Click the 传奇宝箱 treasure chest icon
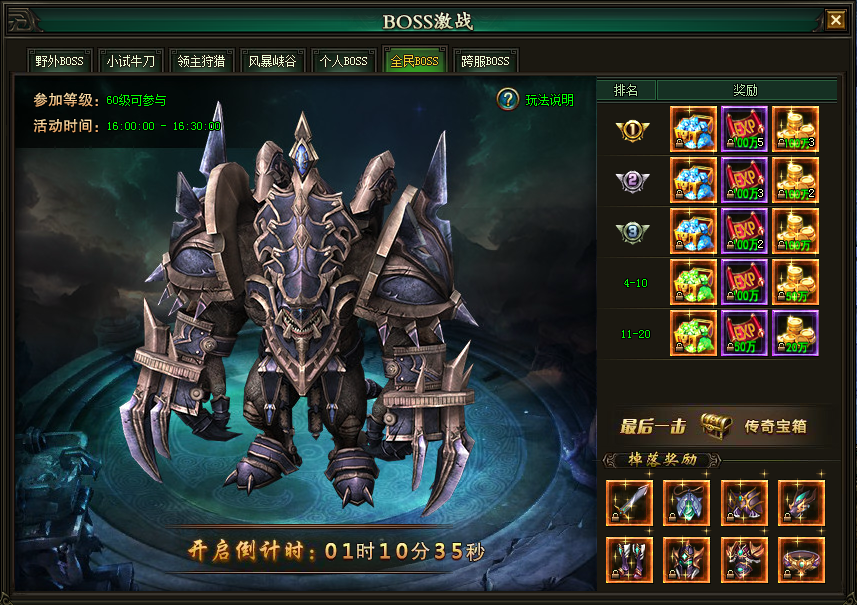The height and width of the screenshot is (605, 857). (715, 425)
